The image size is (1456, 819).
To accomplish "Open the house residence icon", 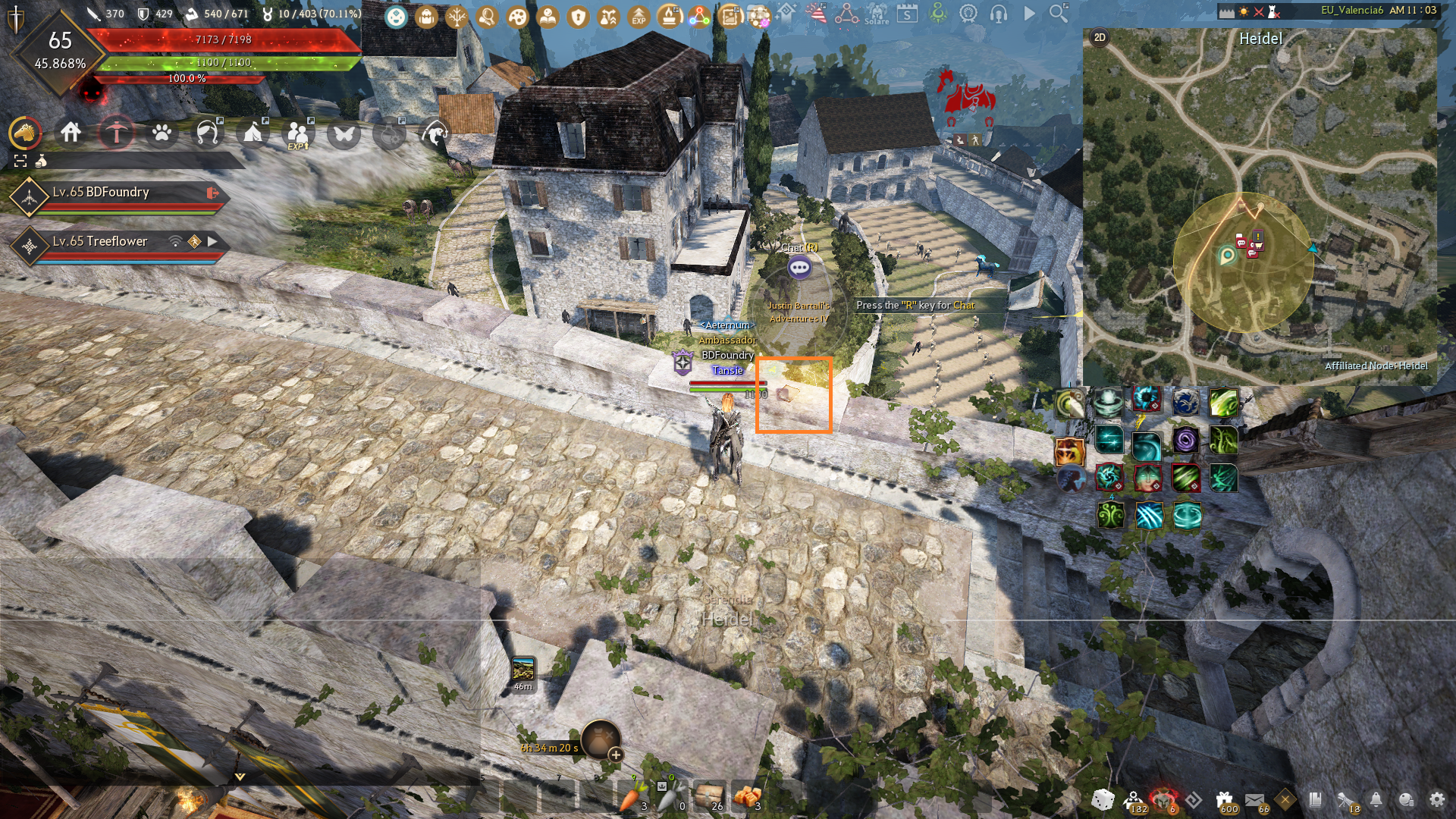I will 71,133.
